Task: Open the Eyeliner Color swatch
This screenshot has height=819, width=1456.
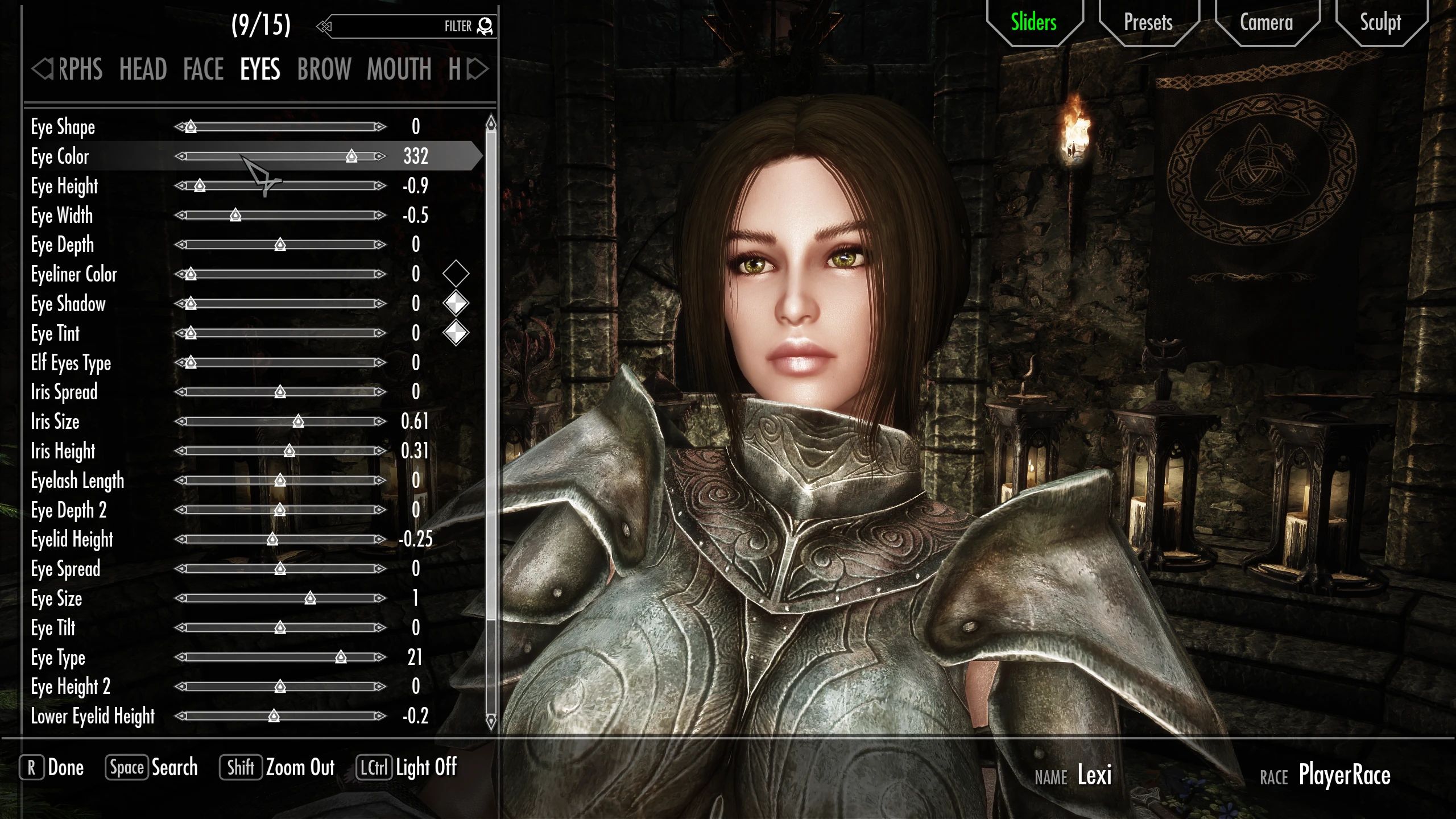Action: [456, 275]
